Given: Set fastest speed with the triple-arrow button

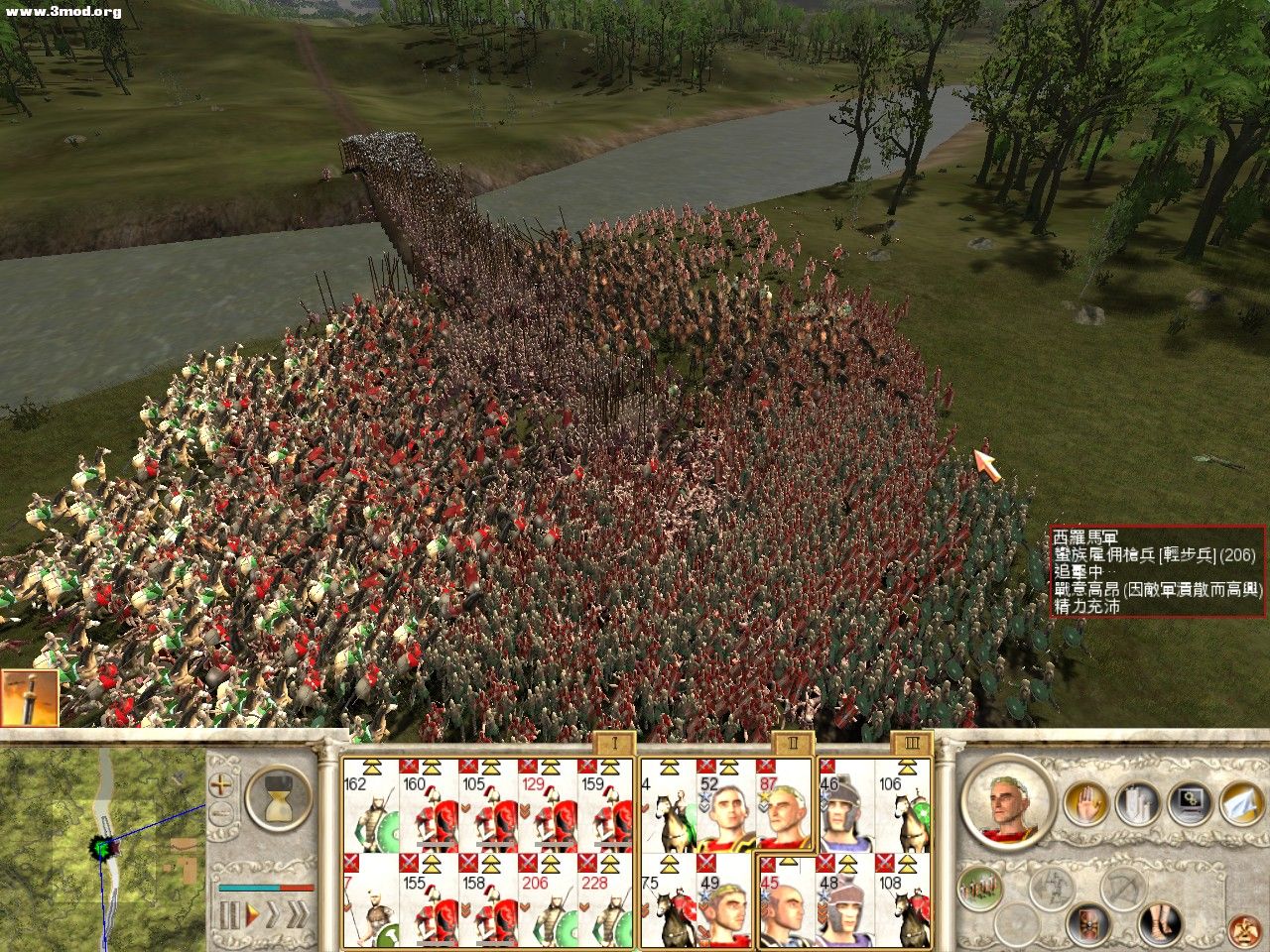Looking at the screenshot, I should tap(300, 913).
